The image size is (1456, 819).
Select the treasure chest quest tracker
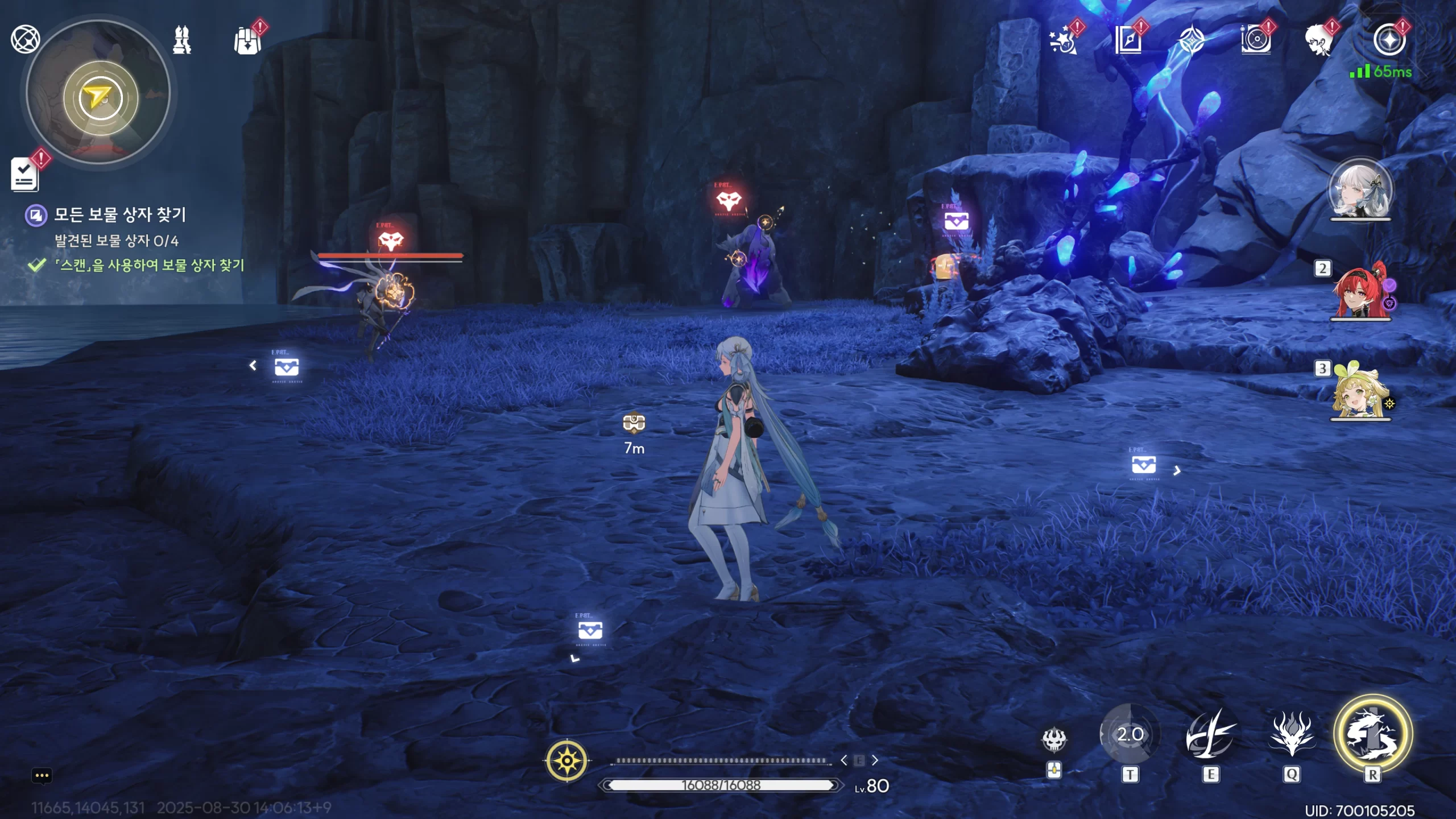(119, 215)
